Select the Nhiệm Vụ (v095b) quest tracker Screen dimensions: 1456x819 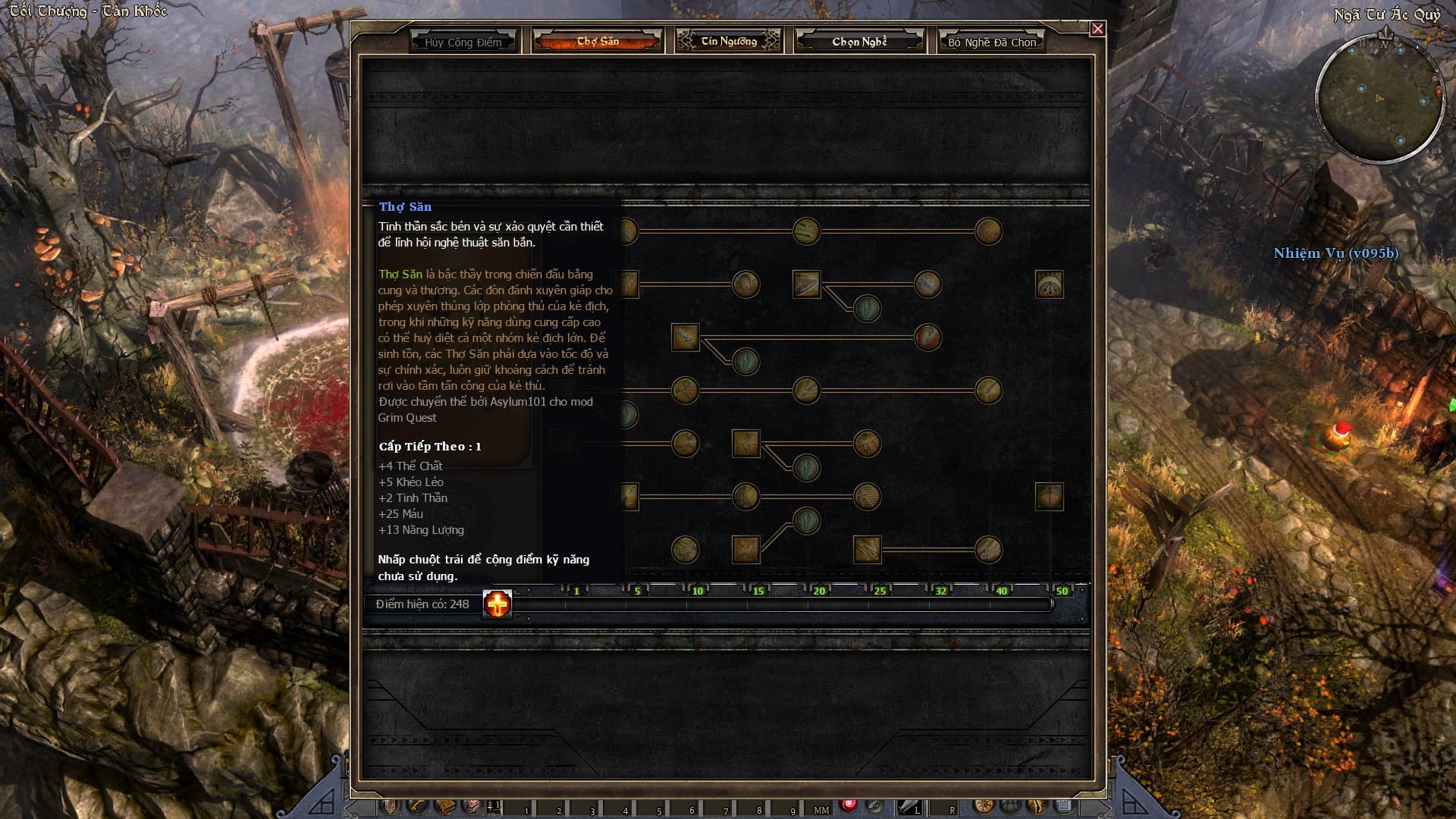coord(1335,253)
